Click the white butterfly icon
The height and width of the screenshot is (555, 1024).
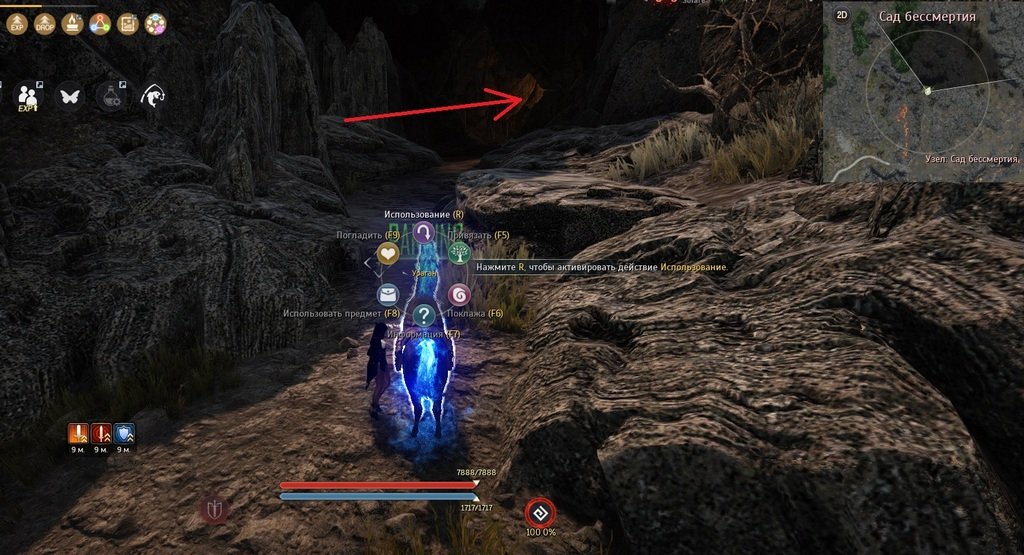pyautogui.click(x=70, y=96)
